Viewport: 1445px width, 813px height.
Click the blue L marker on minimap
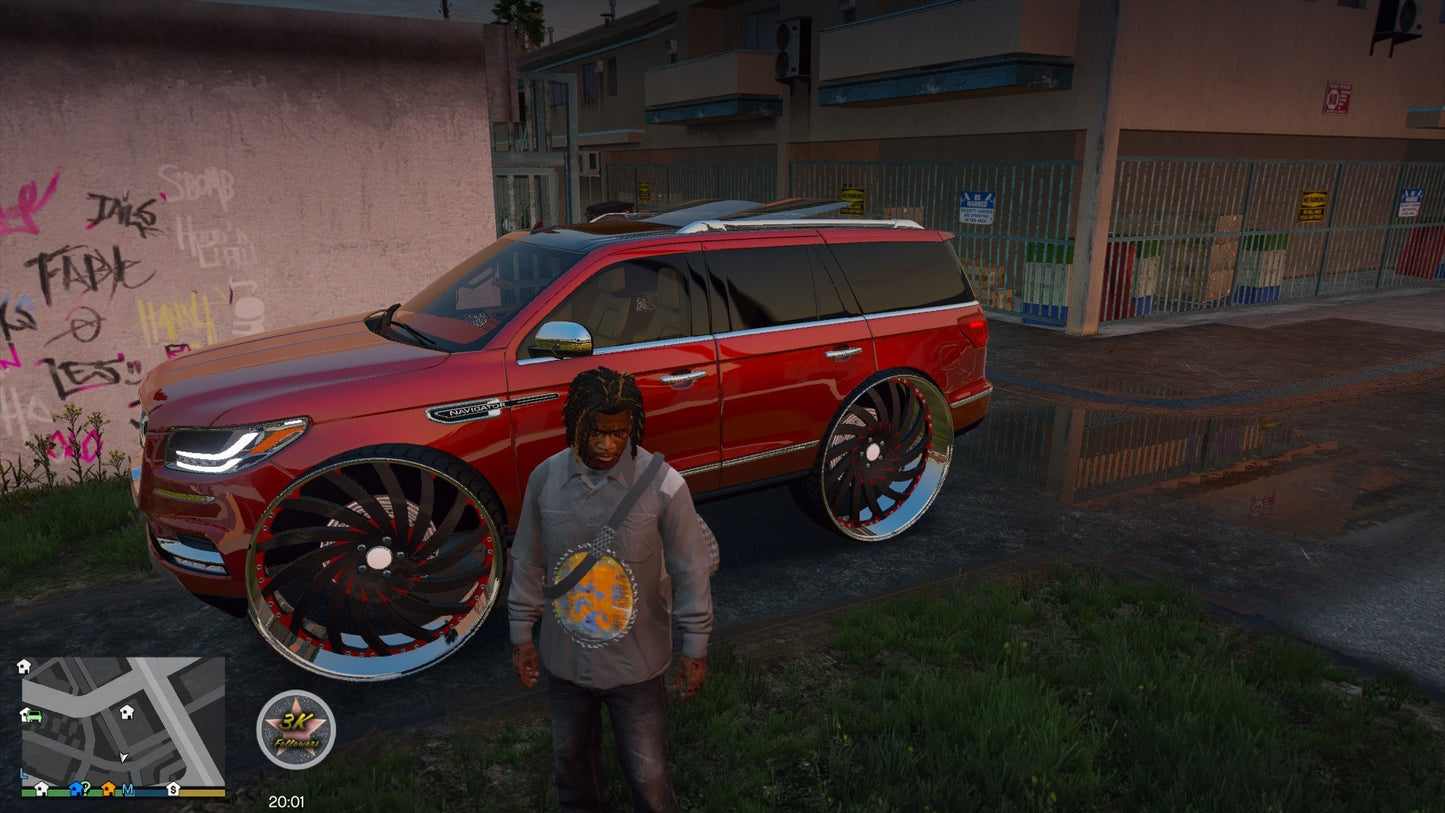[23, 773]
